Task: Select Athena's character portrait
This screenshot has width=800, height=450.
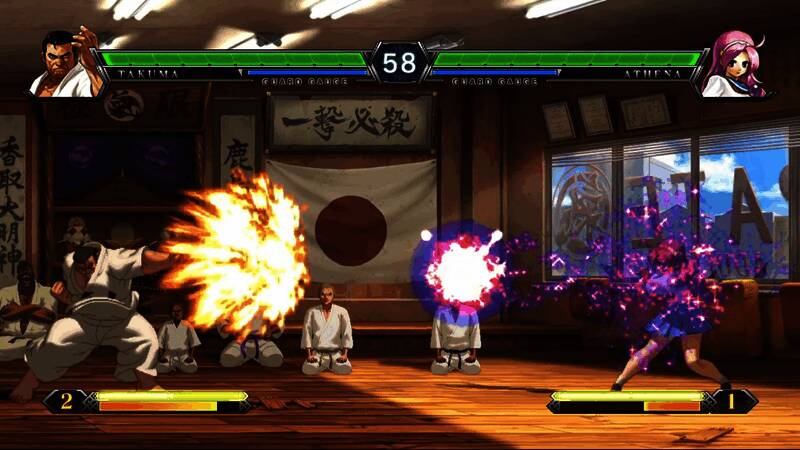Action: pos(736,65)
